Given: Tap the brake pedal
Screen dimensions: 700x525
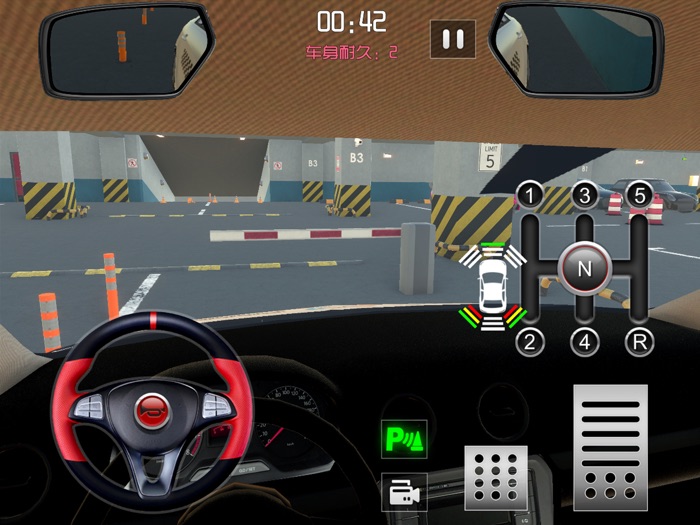Looking at the screenshot, I should coord(495,478).
